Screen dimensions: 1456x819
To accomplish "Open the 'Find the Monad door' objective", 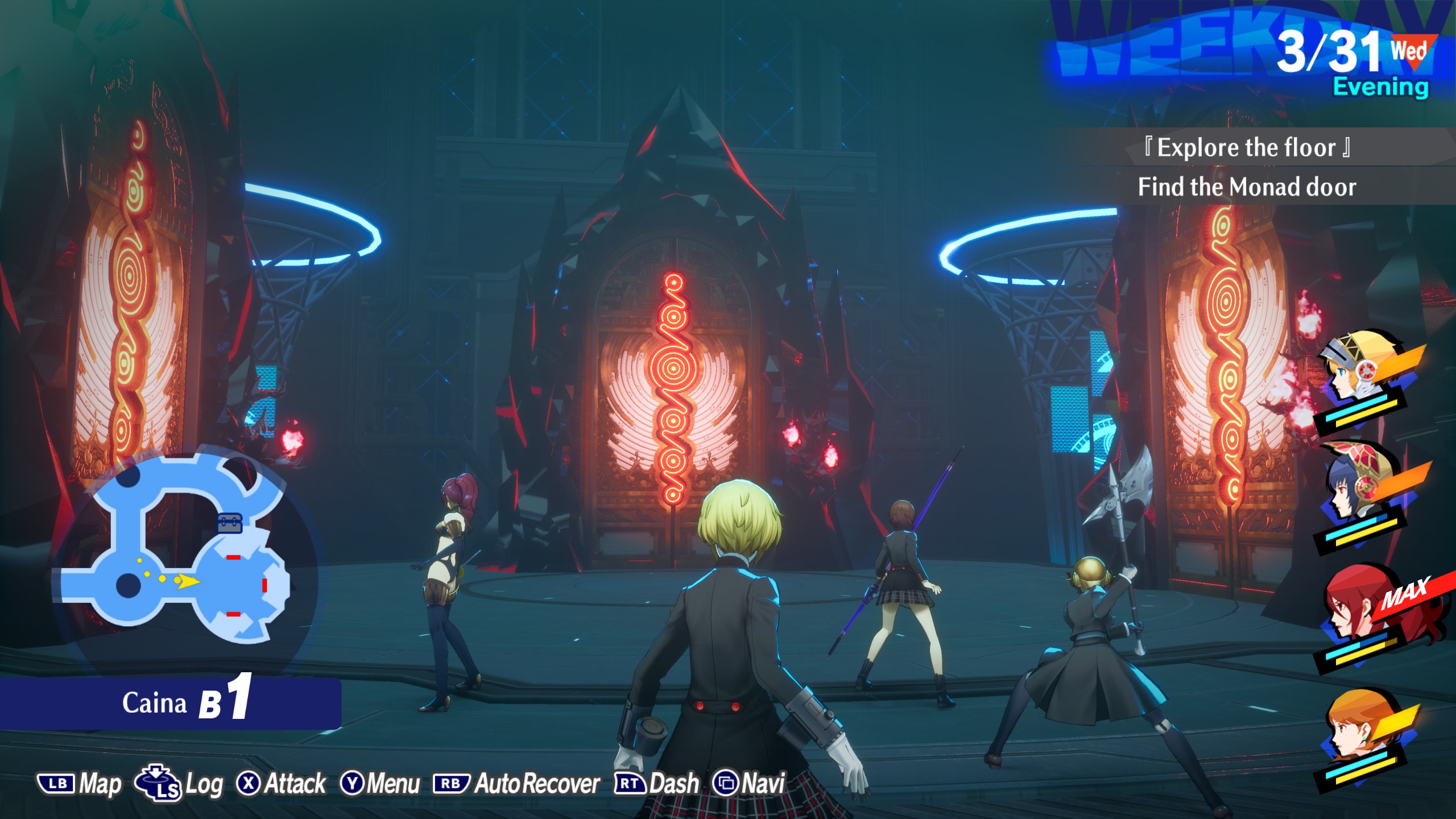I will pyautogui.click(x=1247, y=187).
